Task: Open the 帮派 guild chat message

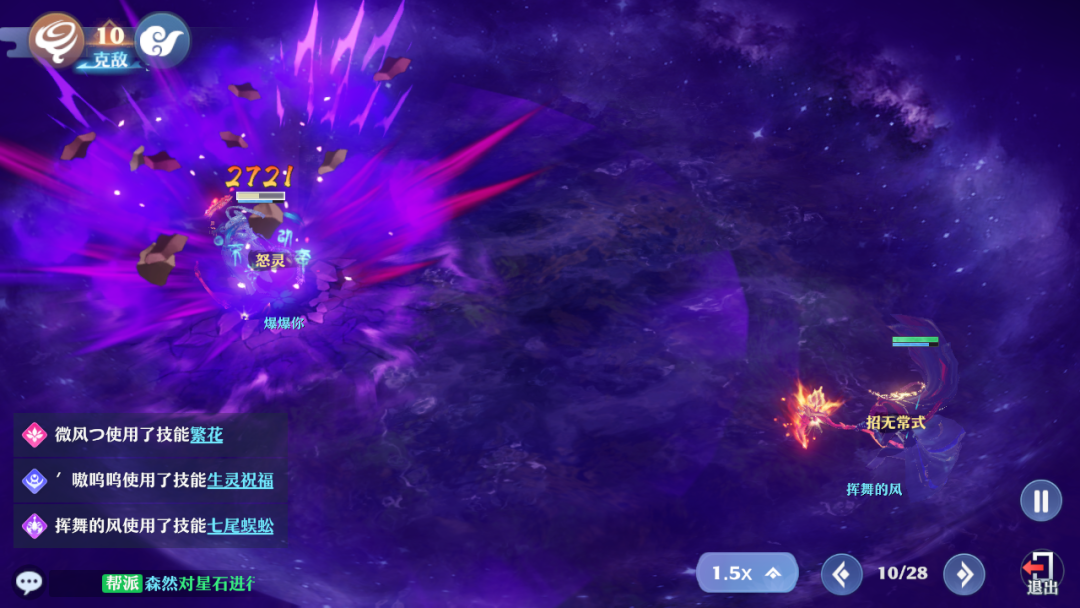Action: (178, 583)
